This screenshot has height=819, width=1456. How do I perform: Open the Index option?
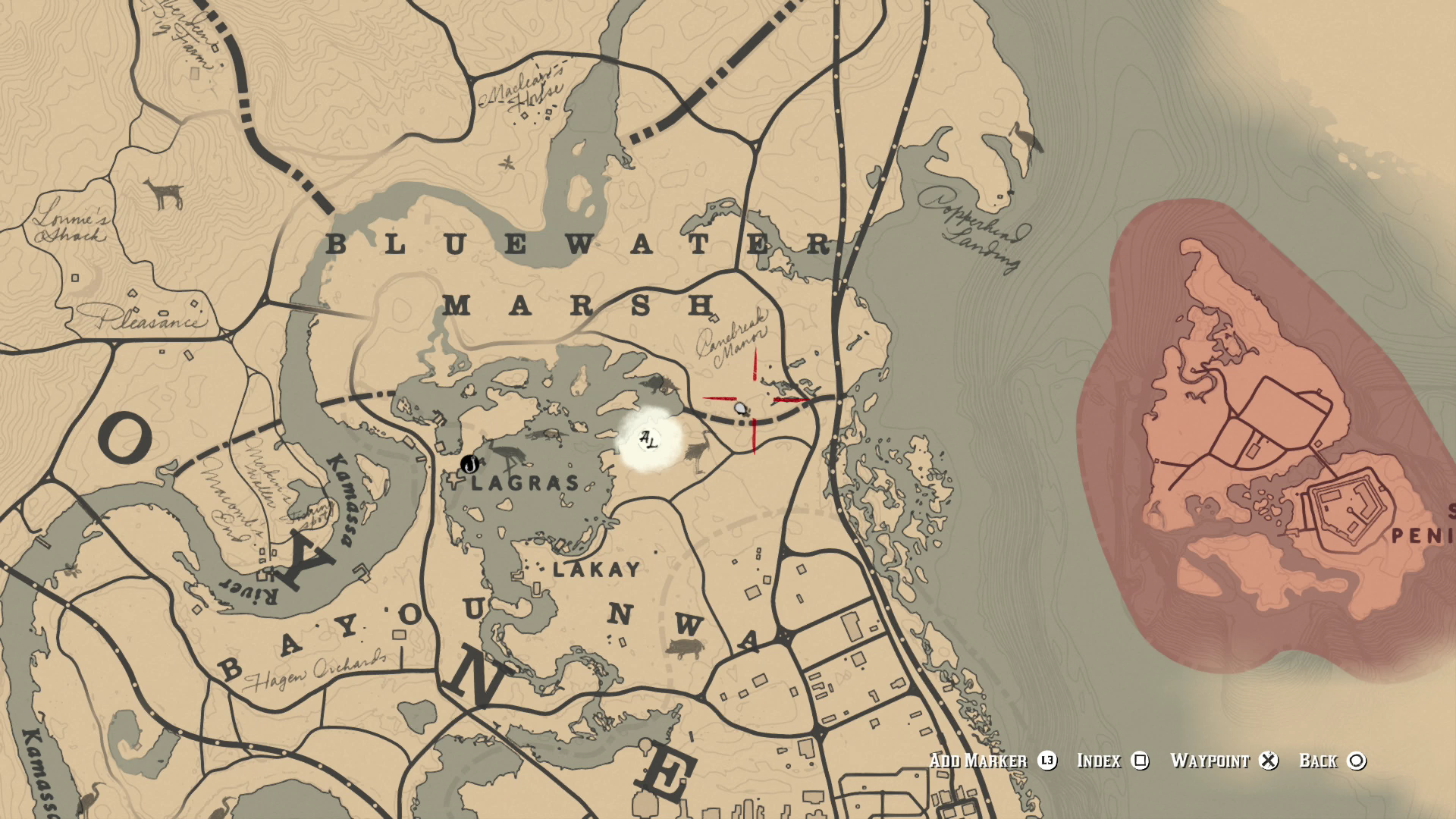[1100, 761]
